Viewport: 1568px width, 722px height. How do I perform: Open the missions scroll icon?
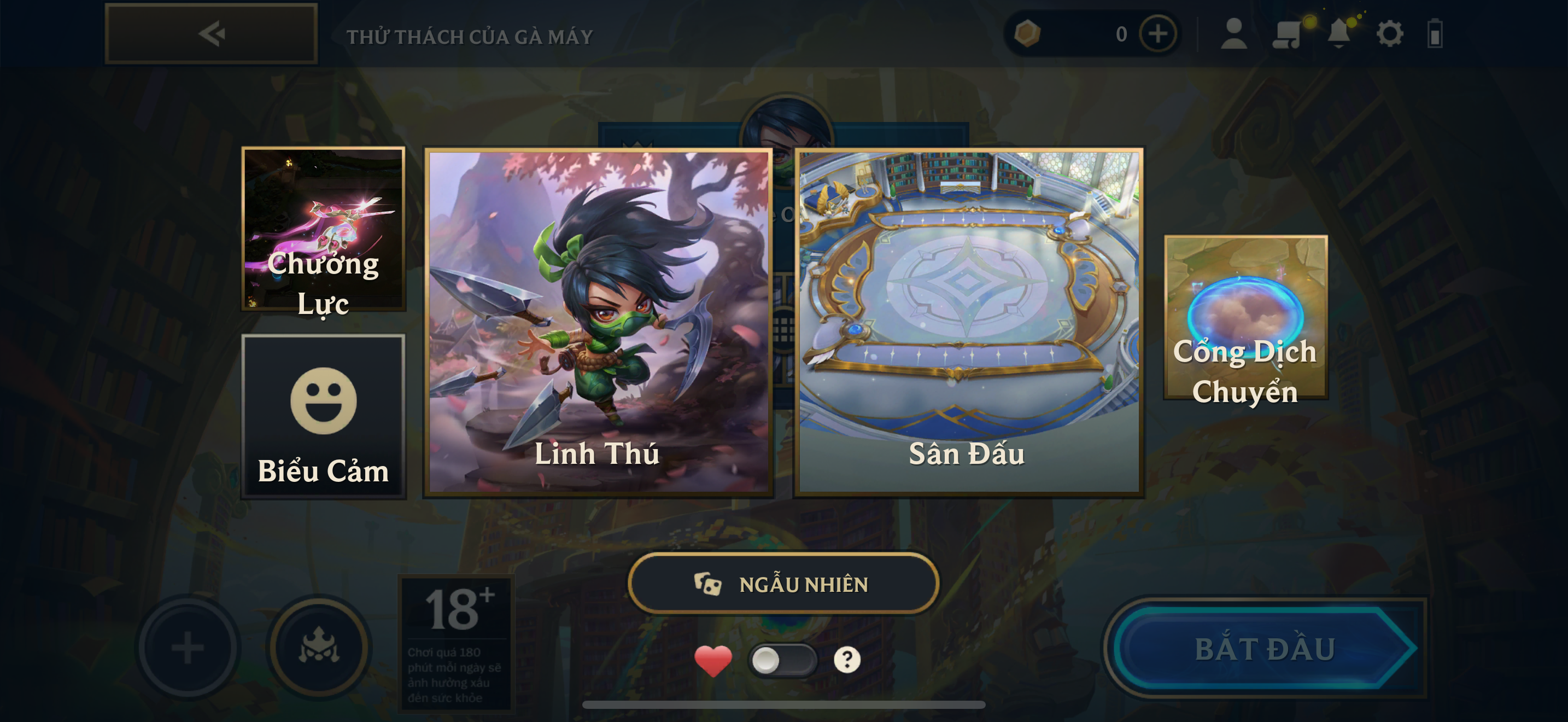1286,33
